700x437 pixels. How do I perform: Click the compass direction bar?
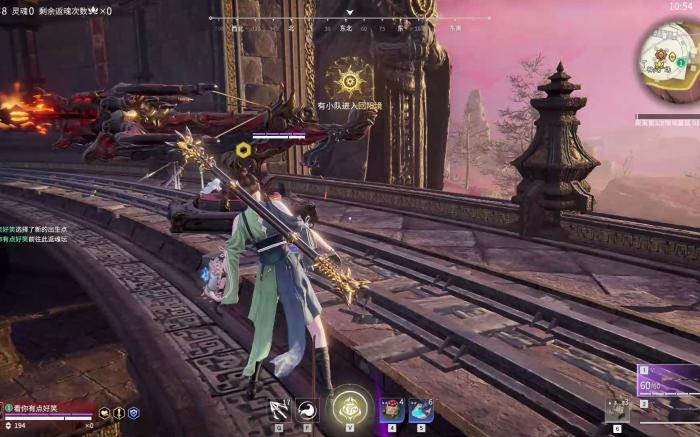(x=349, y=20)
